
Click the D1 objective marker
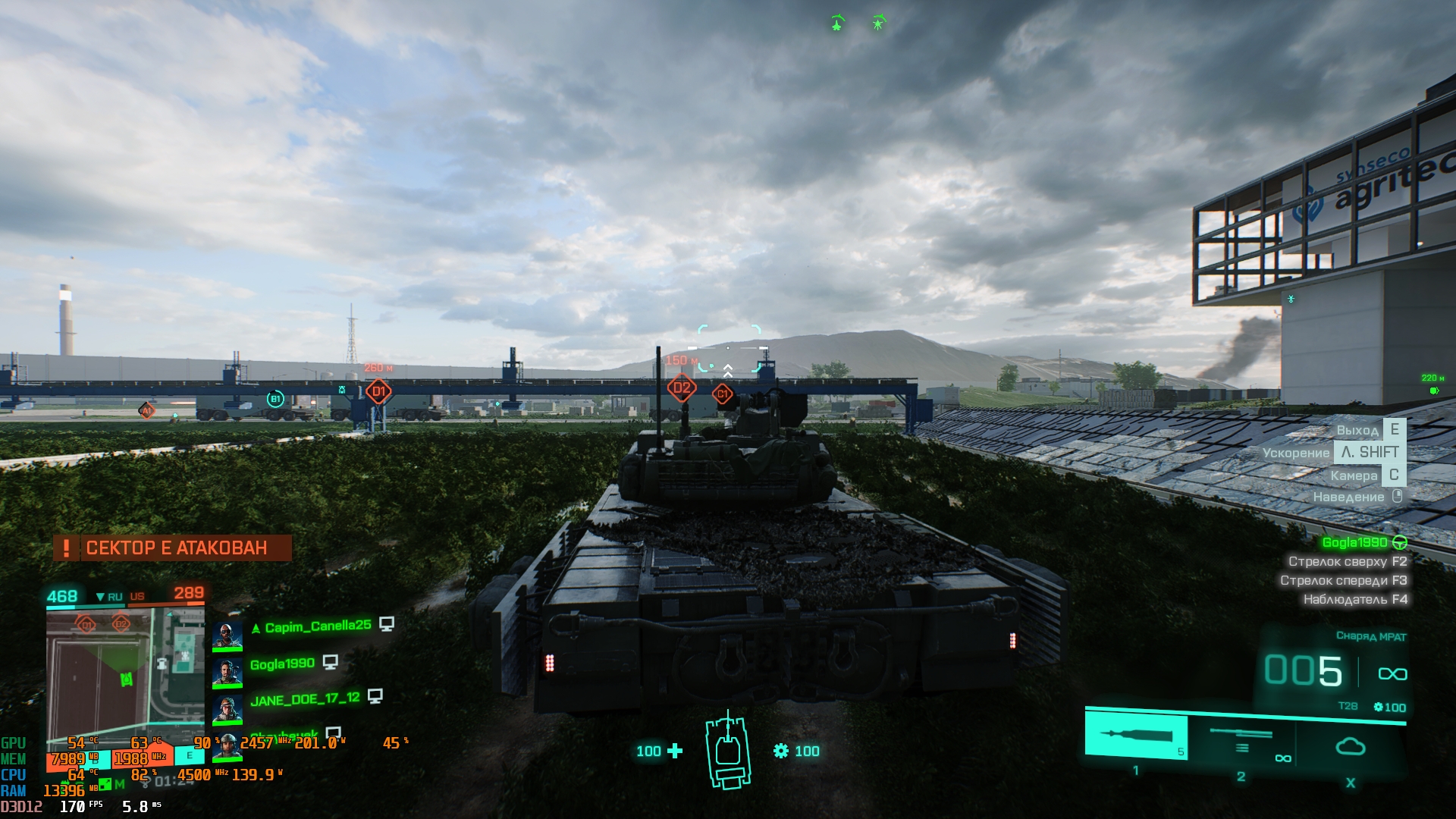[378, 392]
